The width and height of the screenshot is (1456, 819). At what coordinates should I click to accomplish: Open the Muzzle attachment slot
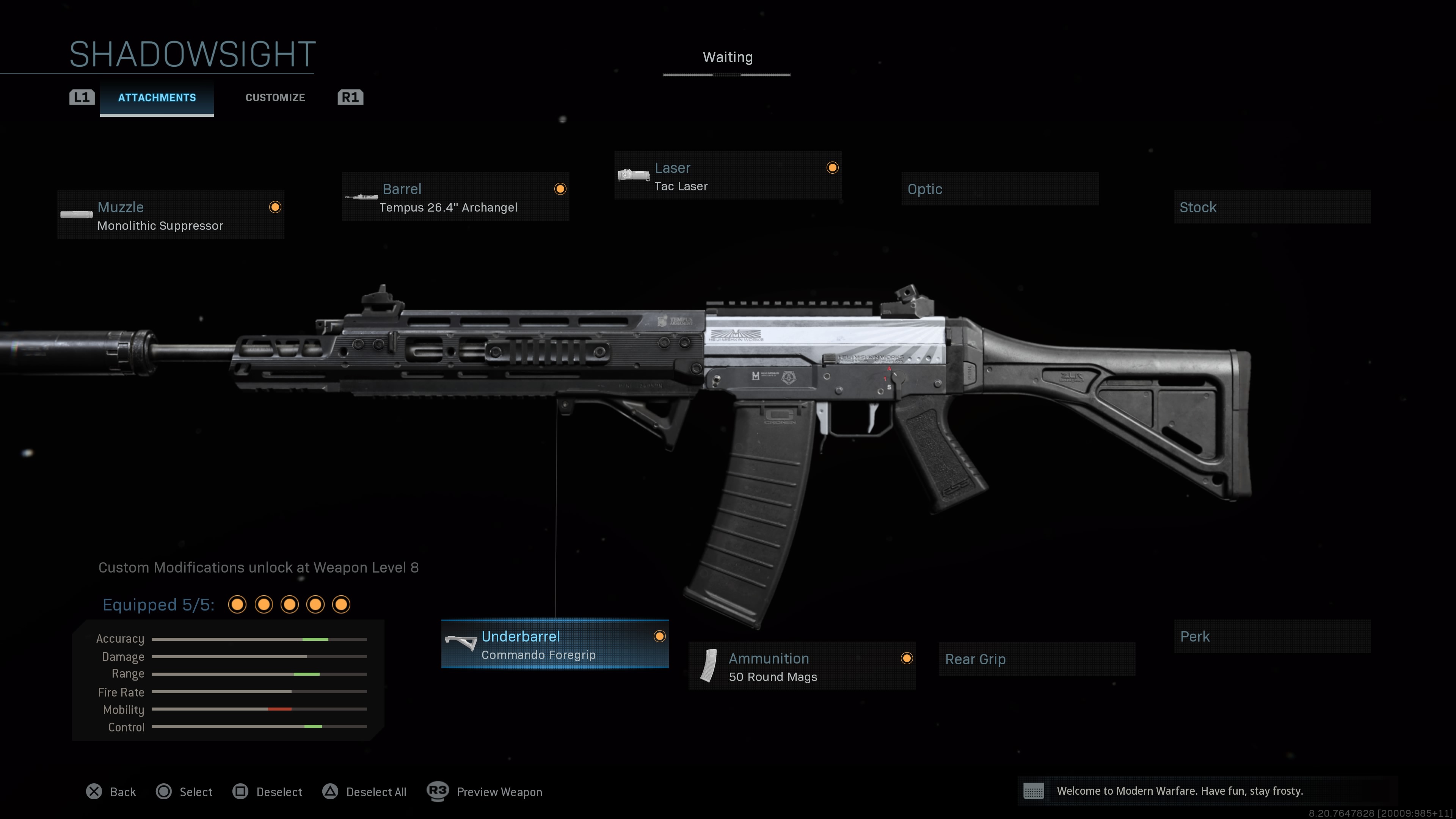click(x=169, y=216)
